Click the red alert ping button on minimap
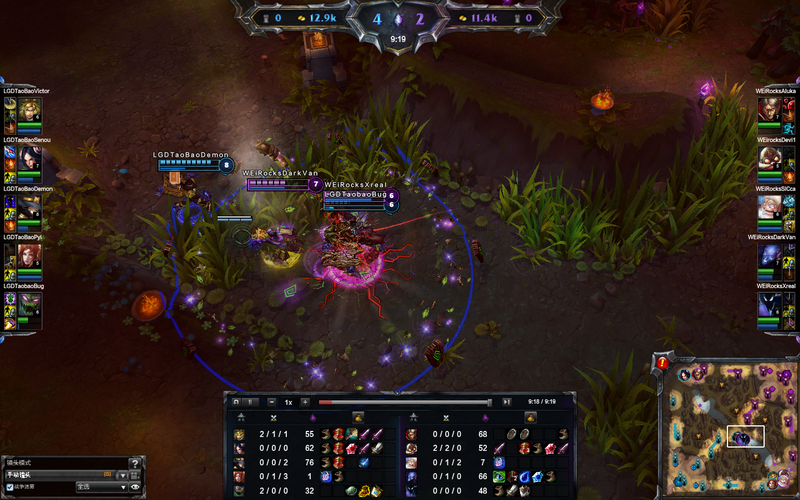 tap(663, 363)
